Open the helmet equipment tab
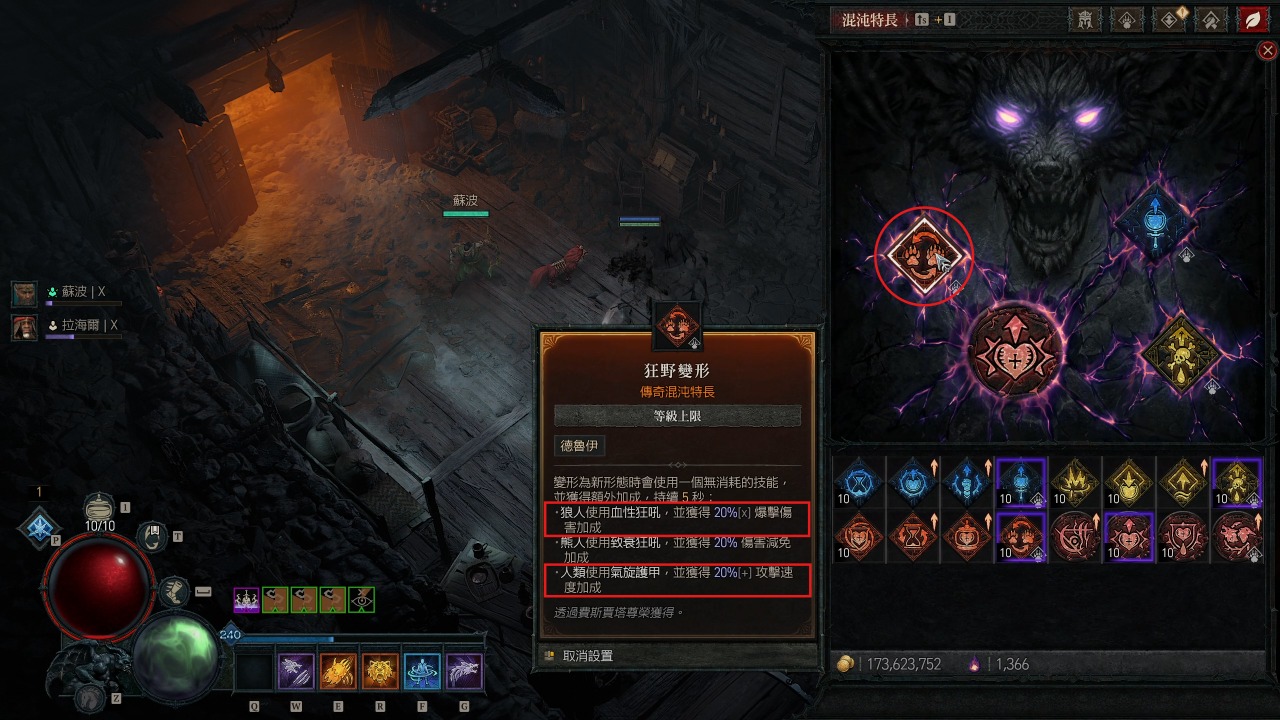Viewport: 1280px width, 720px height. point(1084,19)
